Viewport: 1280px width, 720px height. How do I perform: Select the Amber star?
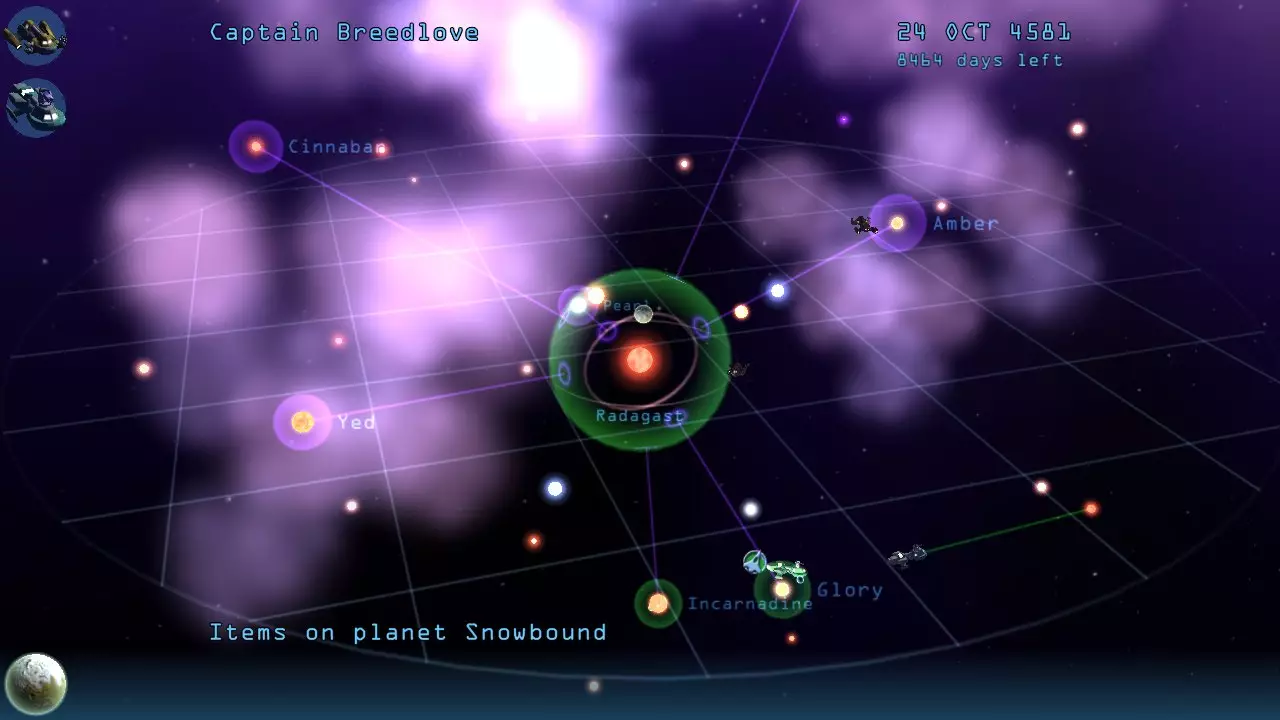[898, 222]
